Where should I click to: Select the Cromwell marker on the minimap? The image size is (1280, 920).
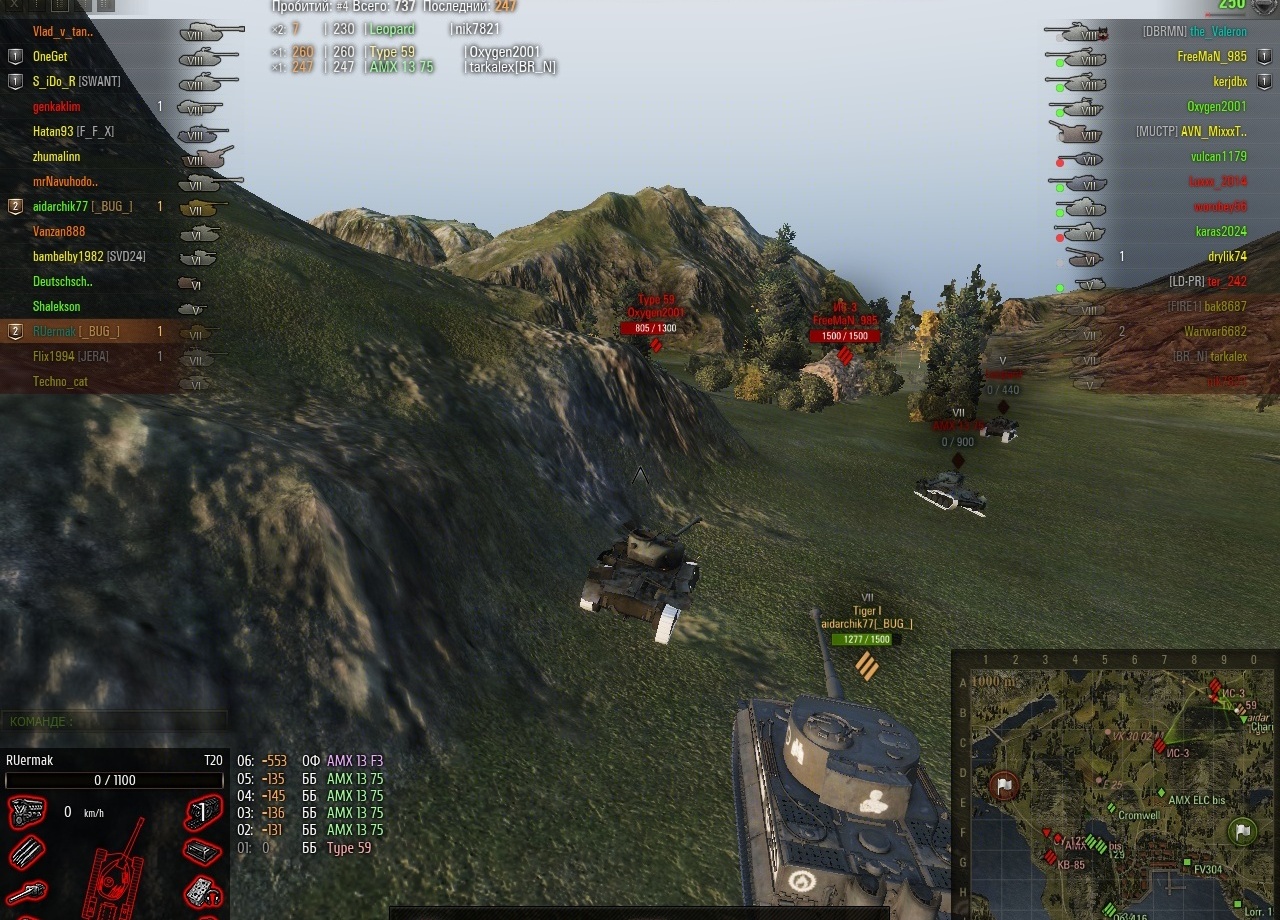1111,808
